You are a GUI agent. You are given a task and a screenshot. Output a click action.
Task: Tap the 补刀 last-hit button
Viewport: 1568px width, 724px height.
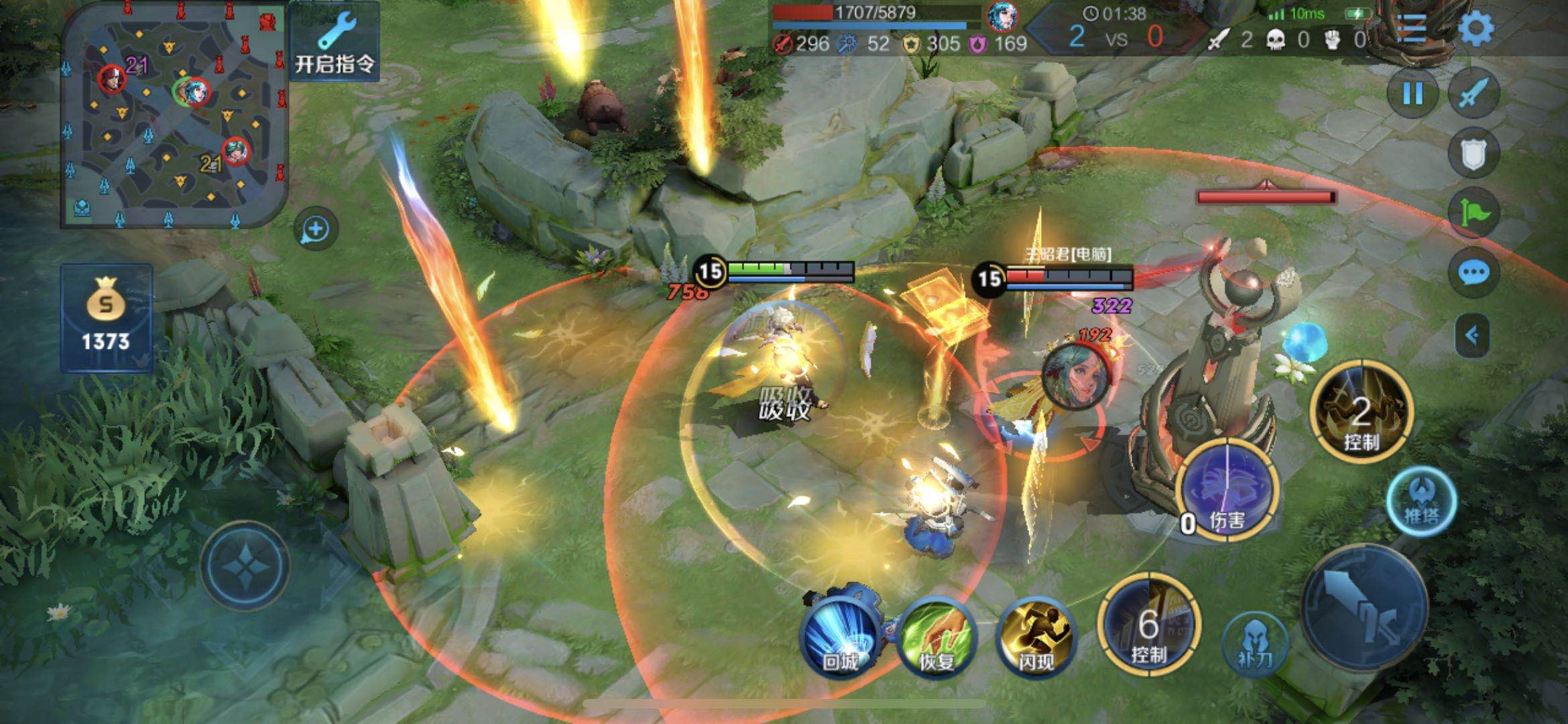pos(1255,645)
